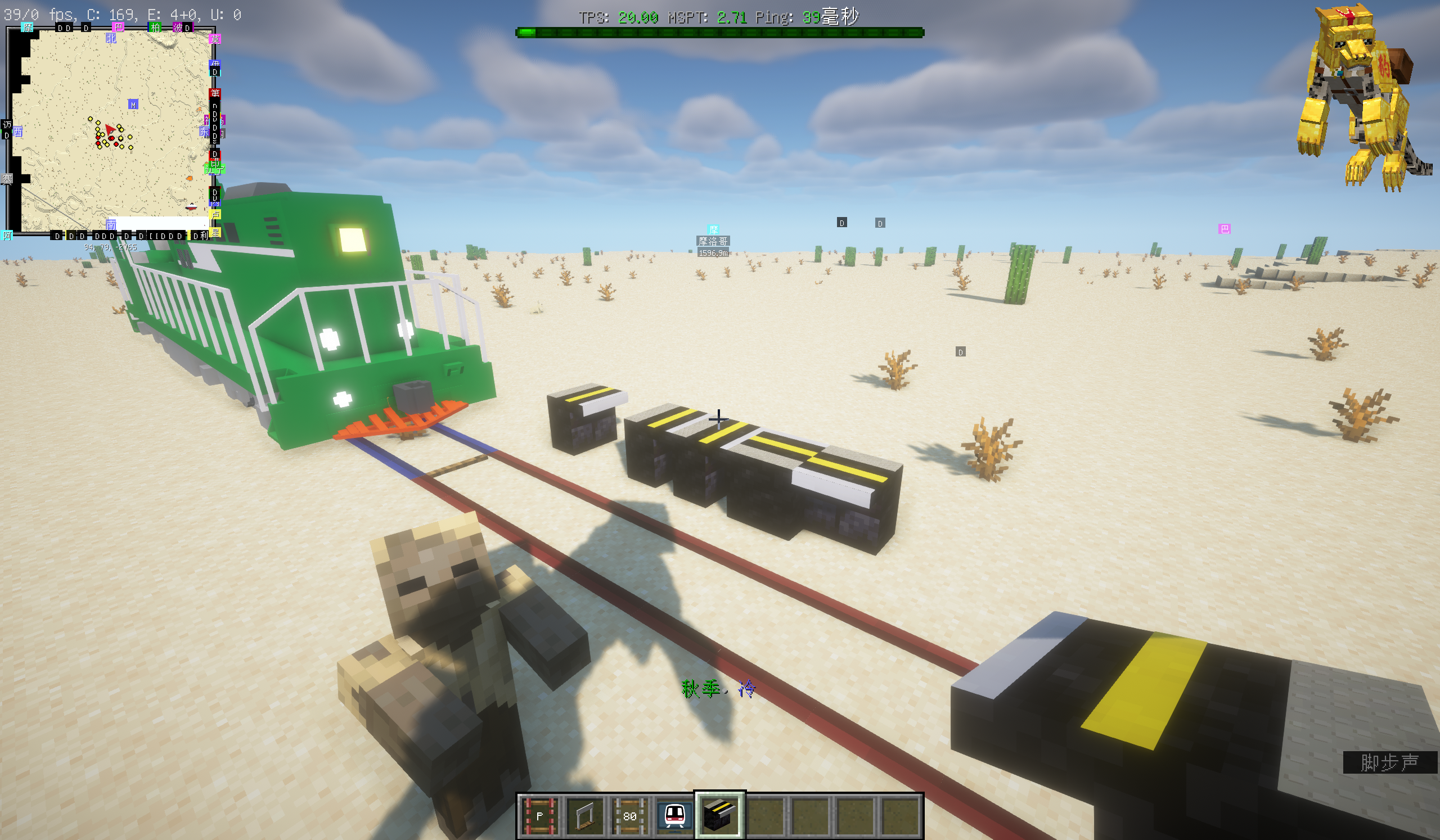Choose the 80 speed rail hotbar slot

(629, 815)
